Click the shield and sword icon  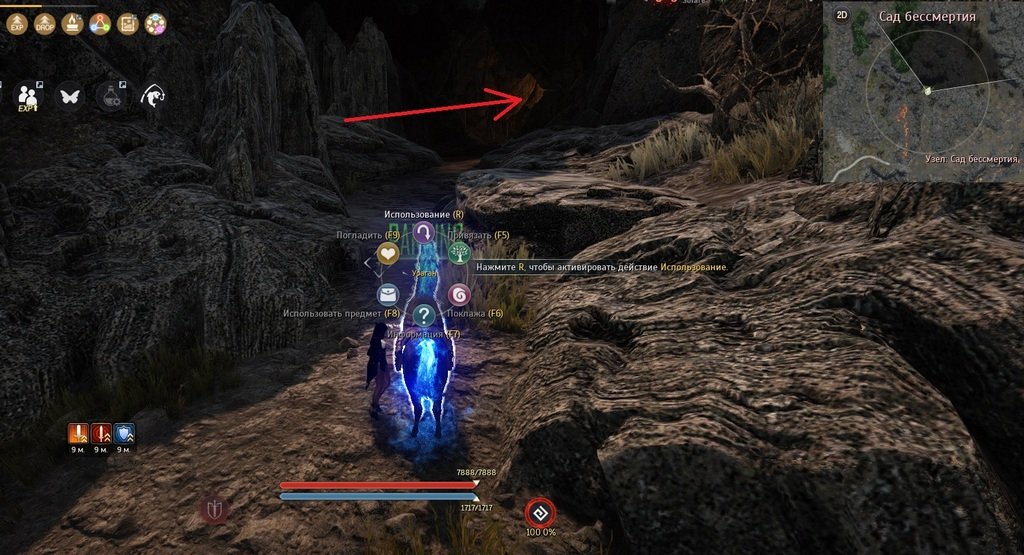[x=214, y=510]
